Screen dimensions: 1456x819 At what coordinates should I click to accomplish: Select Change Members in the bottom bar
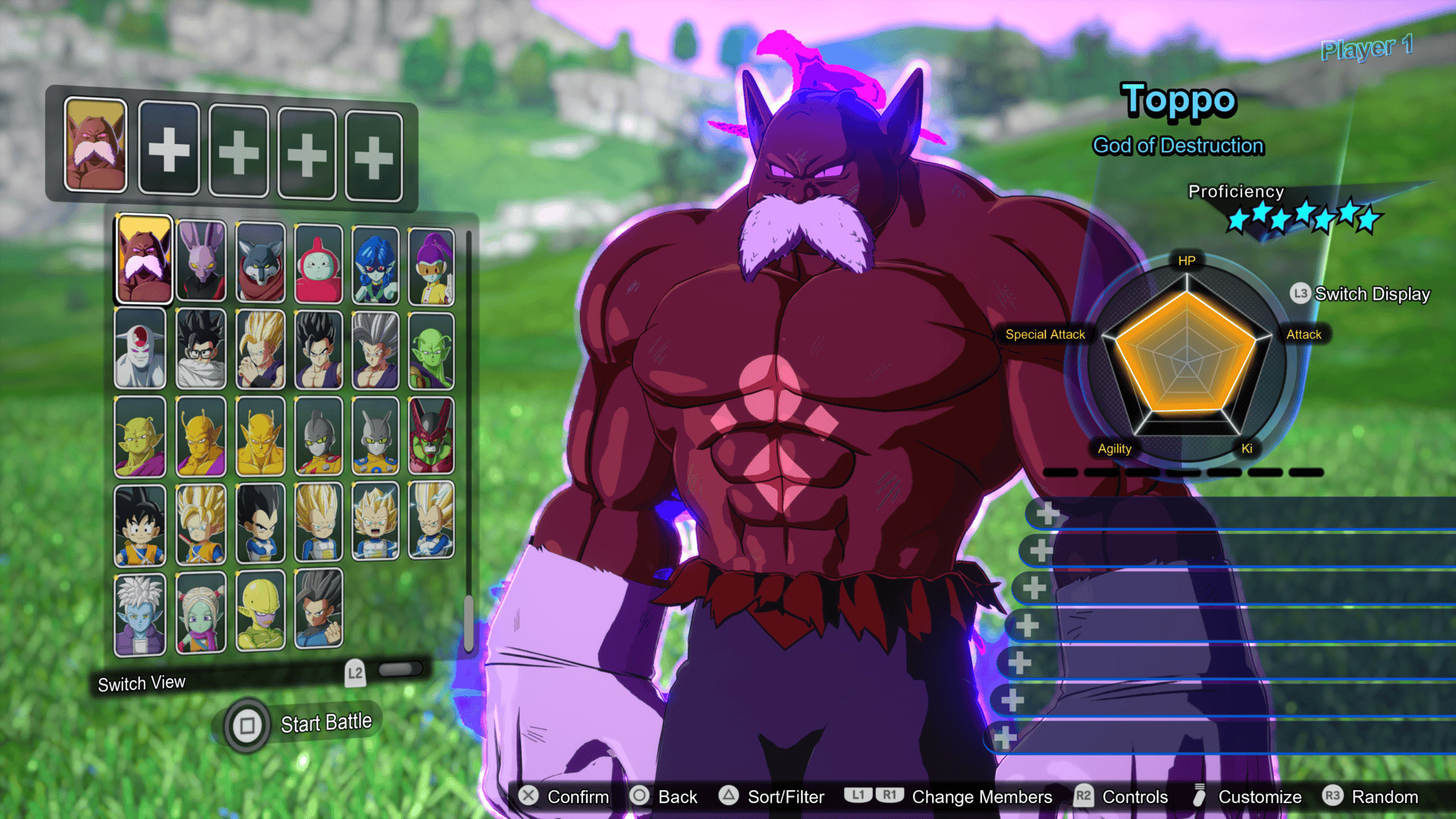982,796
